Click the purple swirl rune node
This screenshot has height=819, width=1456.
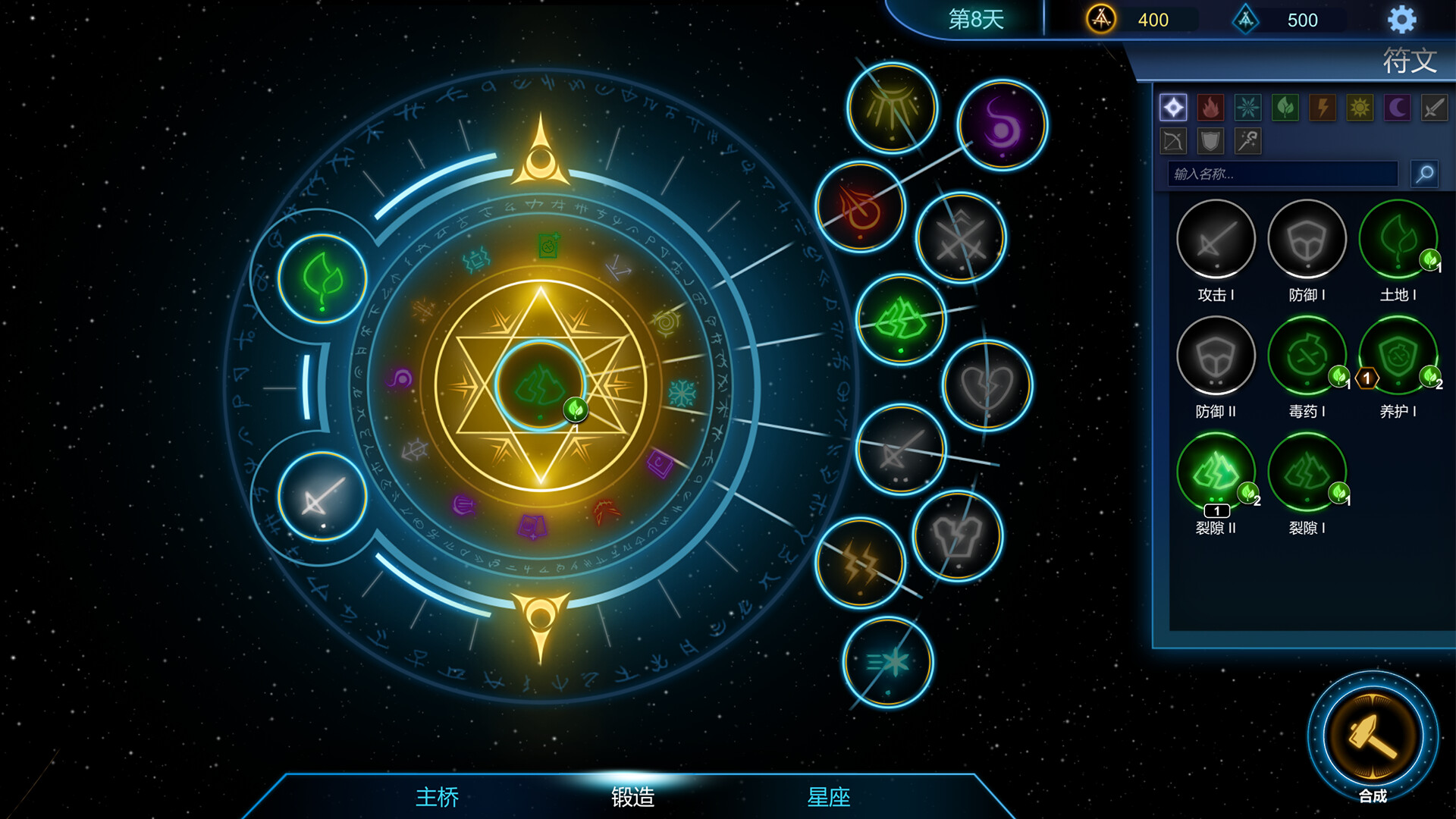[x=1002, y=125]
